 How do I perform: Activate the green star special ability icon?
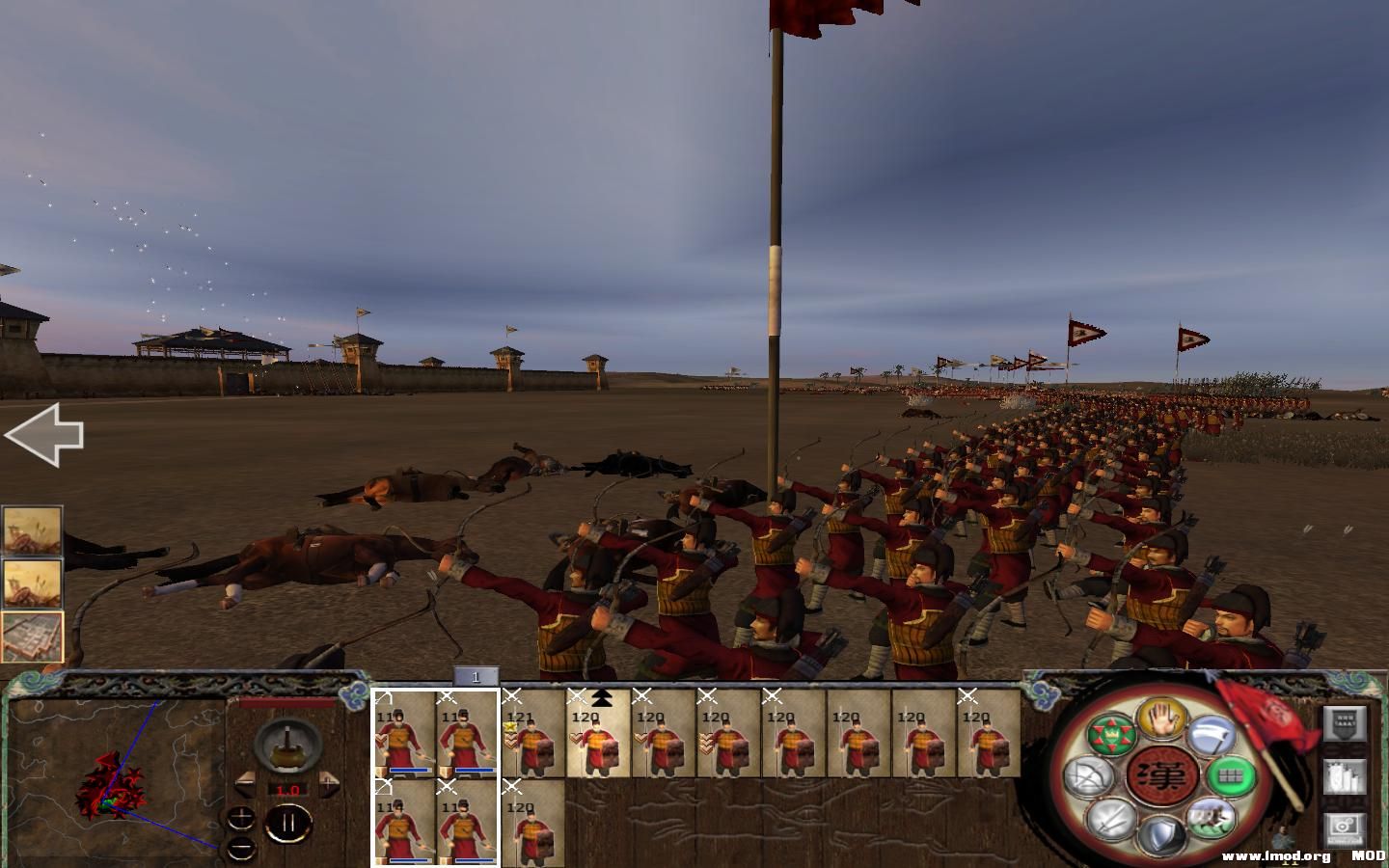1111,734
